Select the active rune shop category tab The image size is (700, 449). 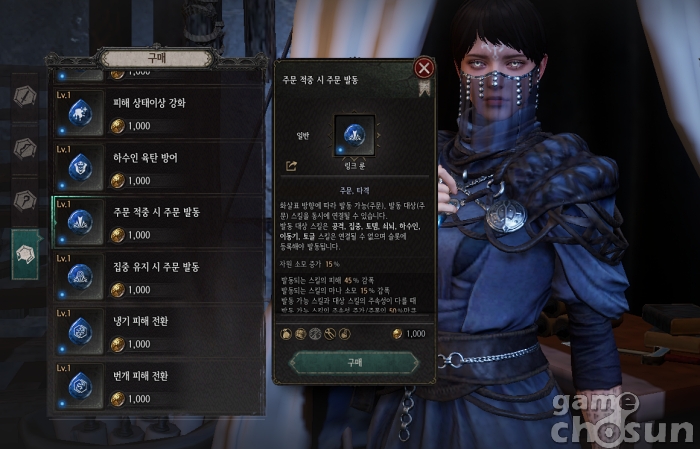tap(26, 256)
